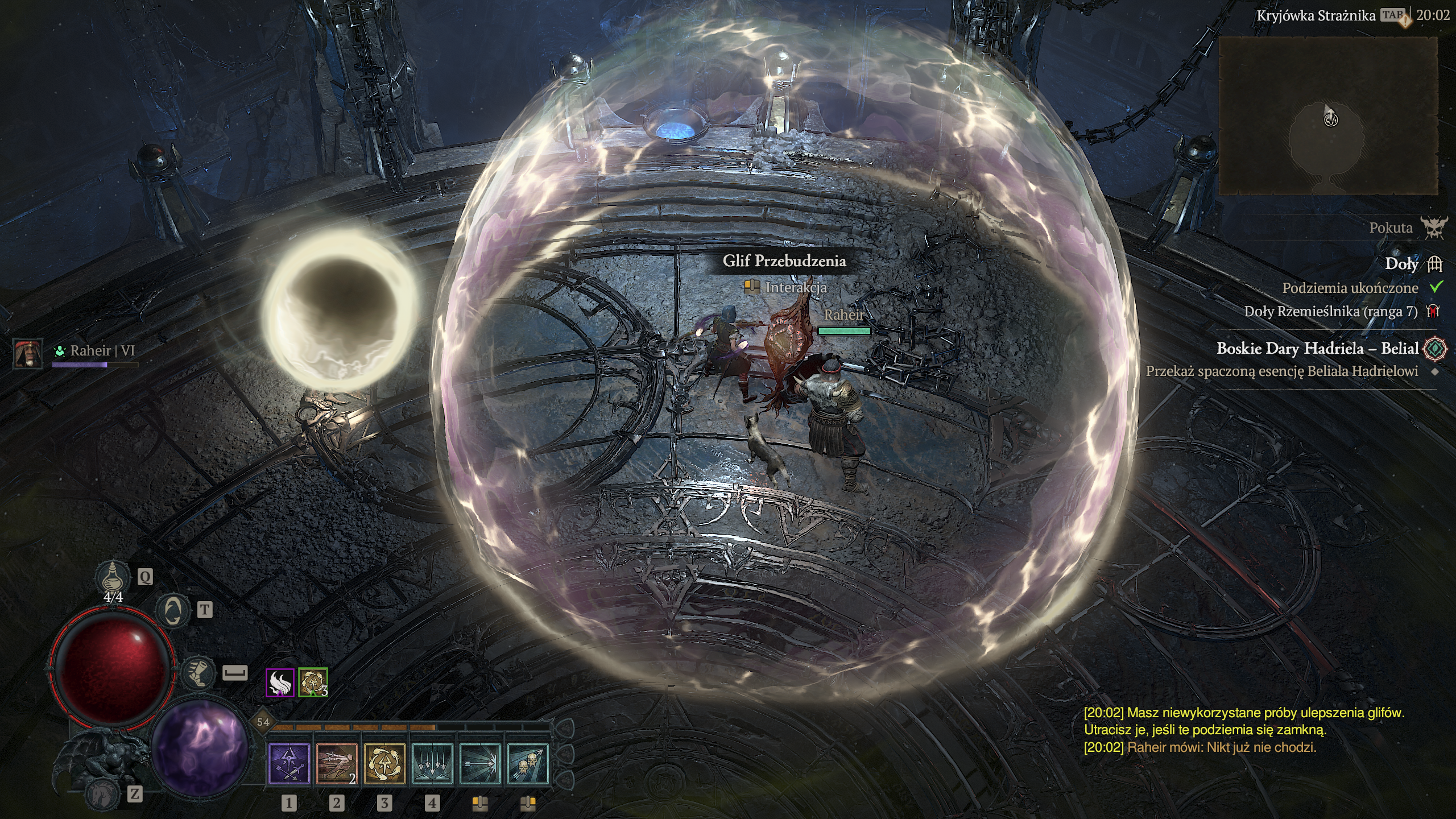1456x819 pixels.
Task: Fire the single piercing arrow skill
Action: click(480, 764)
